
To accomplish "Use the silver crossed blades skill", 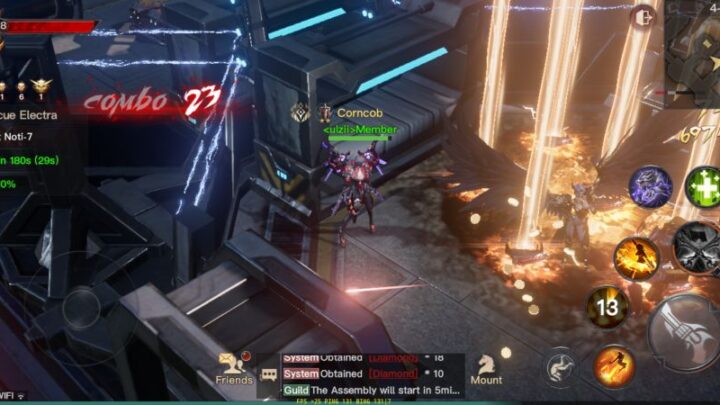I will [696, 246].
